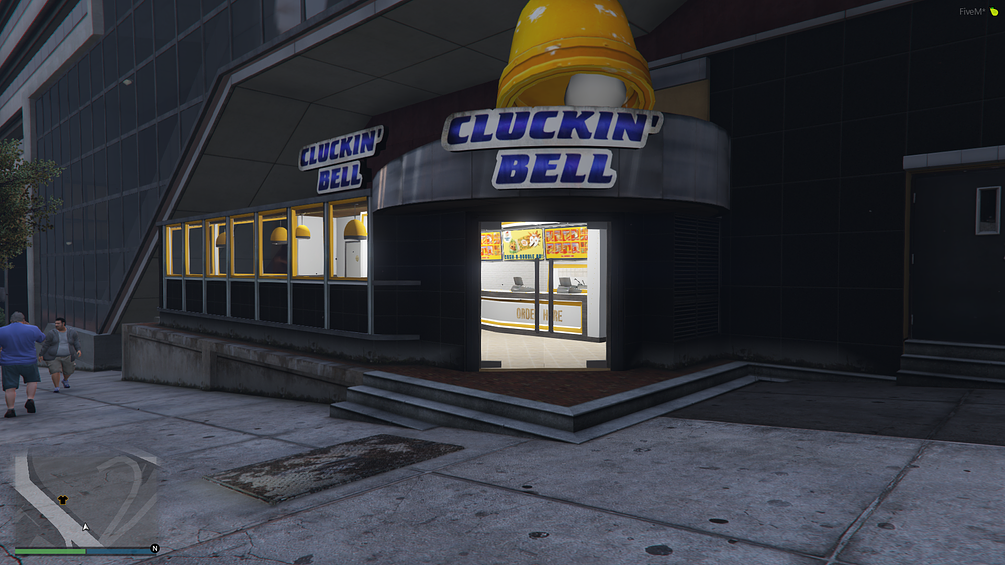Click the north compass marker on the minimap
1005x565 pixels.
click(155, 548)
